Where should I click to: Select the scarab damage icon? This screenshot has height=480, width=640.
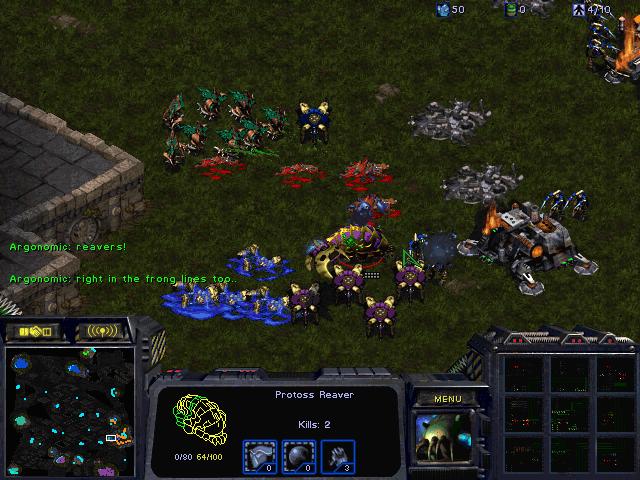point(339,456)
